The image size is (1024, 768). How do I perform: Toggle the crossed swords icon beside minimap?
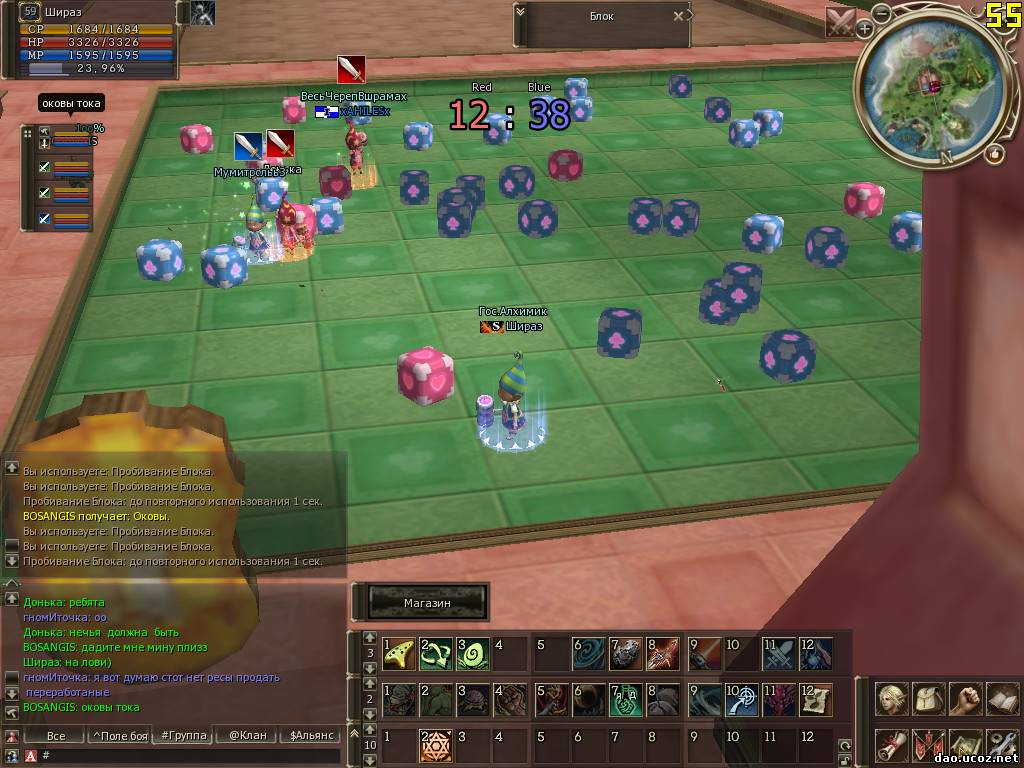click(841, 22)
